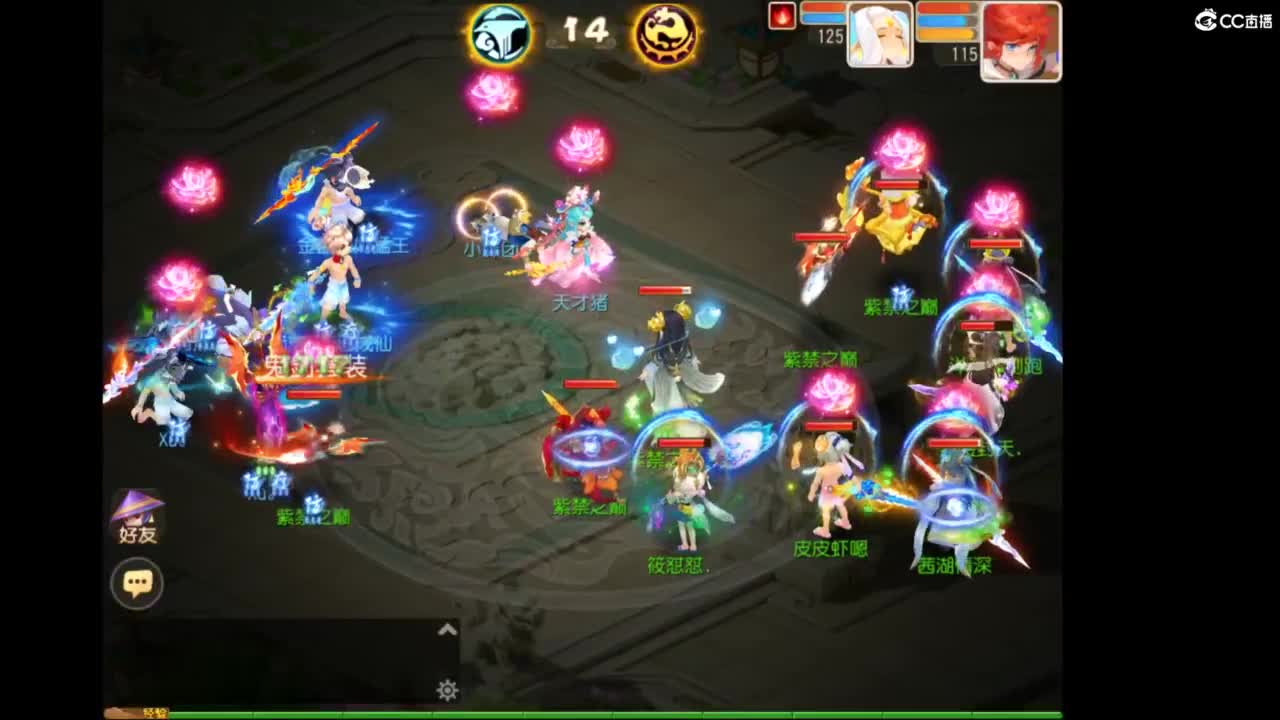Toggle targeting of 皮皮虾嗯
The height and width of the screenshot is (720, 1280).
tap(830, 548)
